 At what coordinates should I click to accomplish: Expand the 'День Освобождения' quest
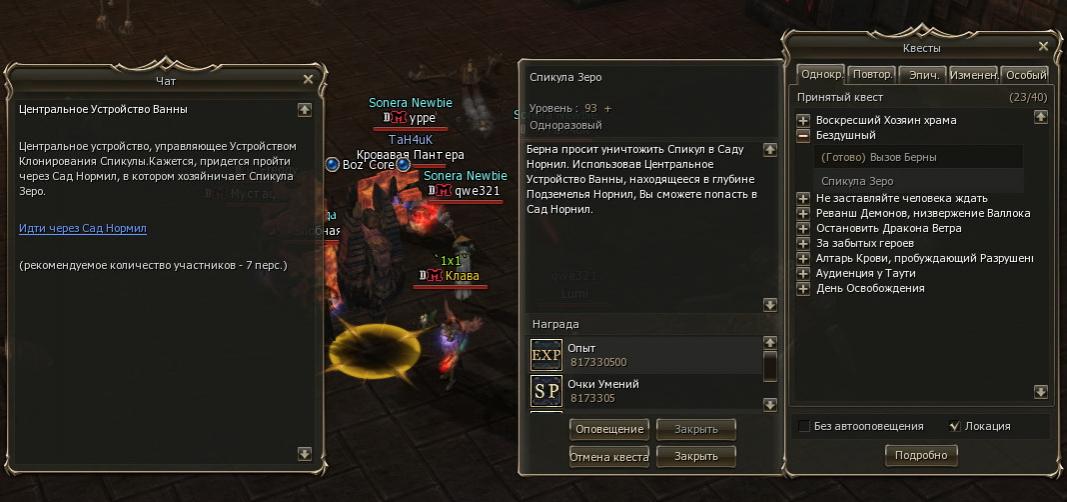pyautogui.click(x=803, y=288)
